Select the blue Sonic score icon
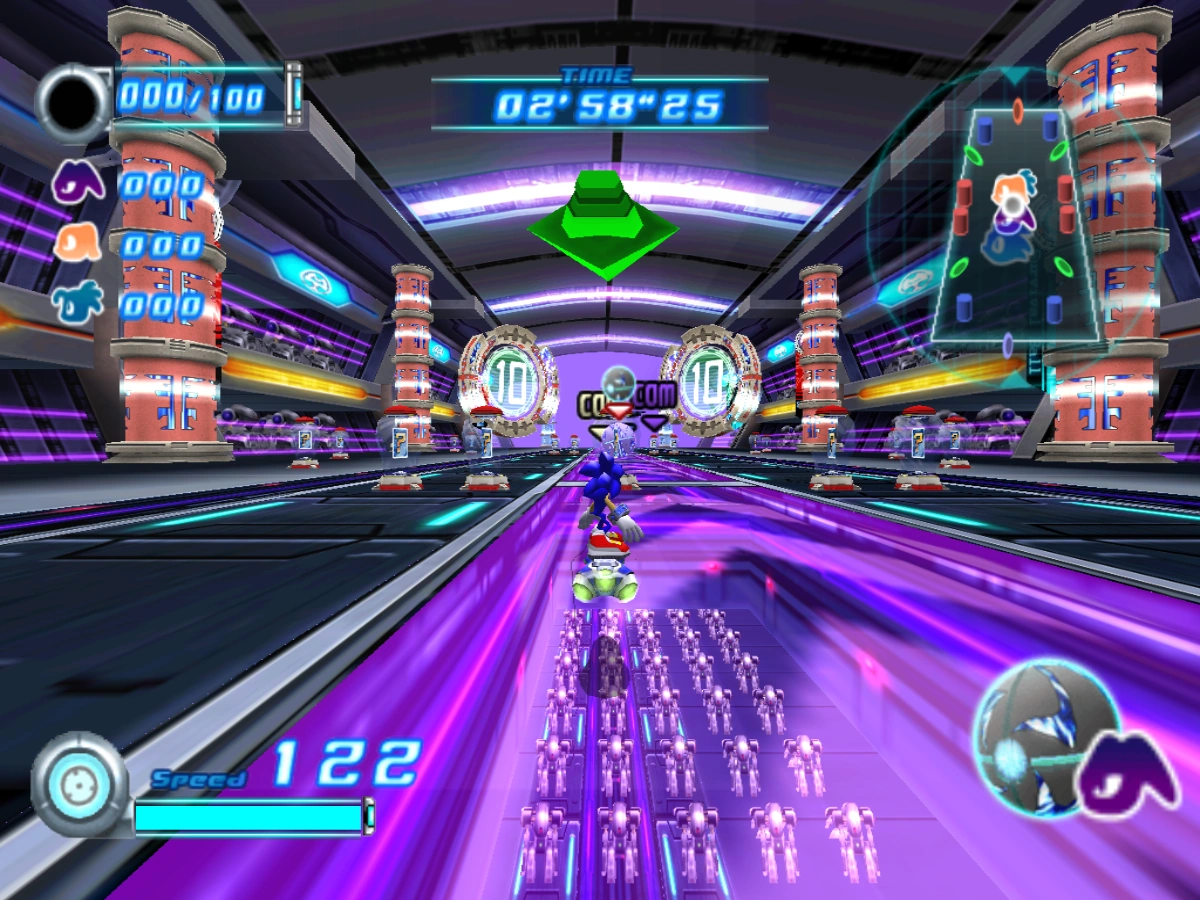 [x=78, y=301]
